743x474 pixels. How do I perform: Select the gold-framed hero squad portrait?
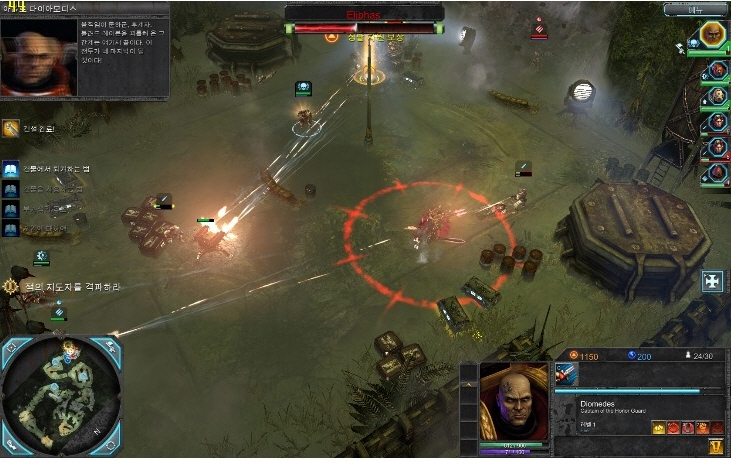pyautogui.click(x=713, y=35)
